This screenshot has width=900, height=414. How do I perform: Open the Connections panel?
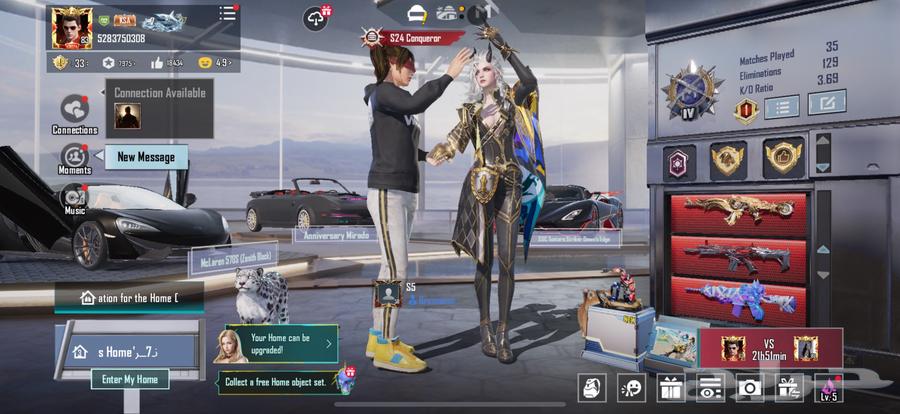74,110
